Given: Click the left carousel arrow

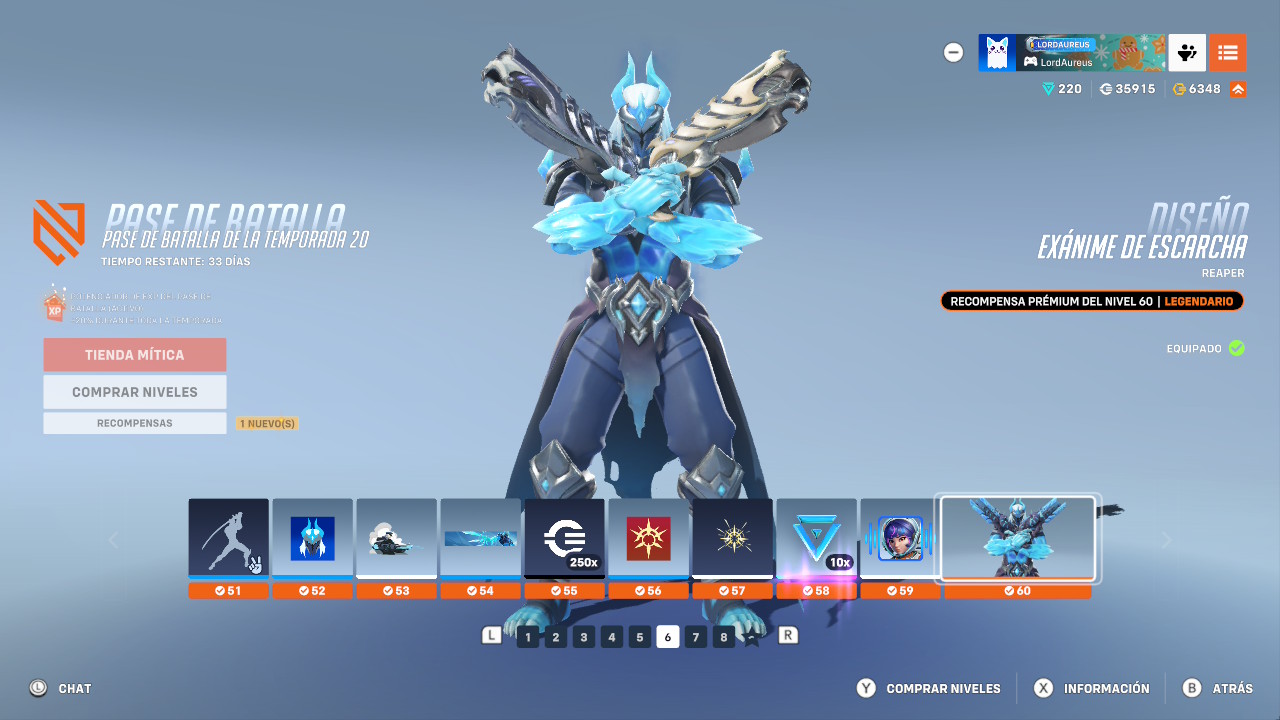Looking at the screenshot, I should click(113, 540).
